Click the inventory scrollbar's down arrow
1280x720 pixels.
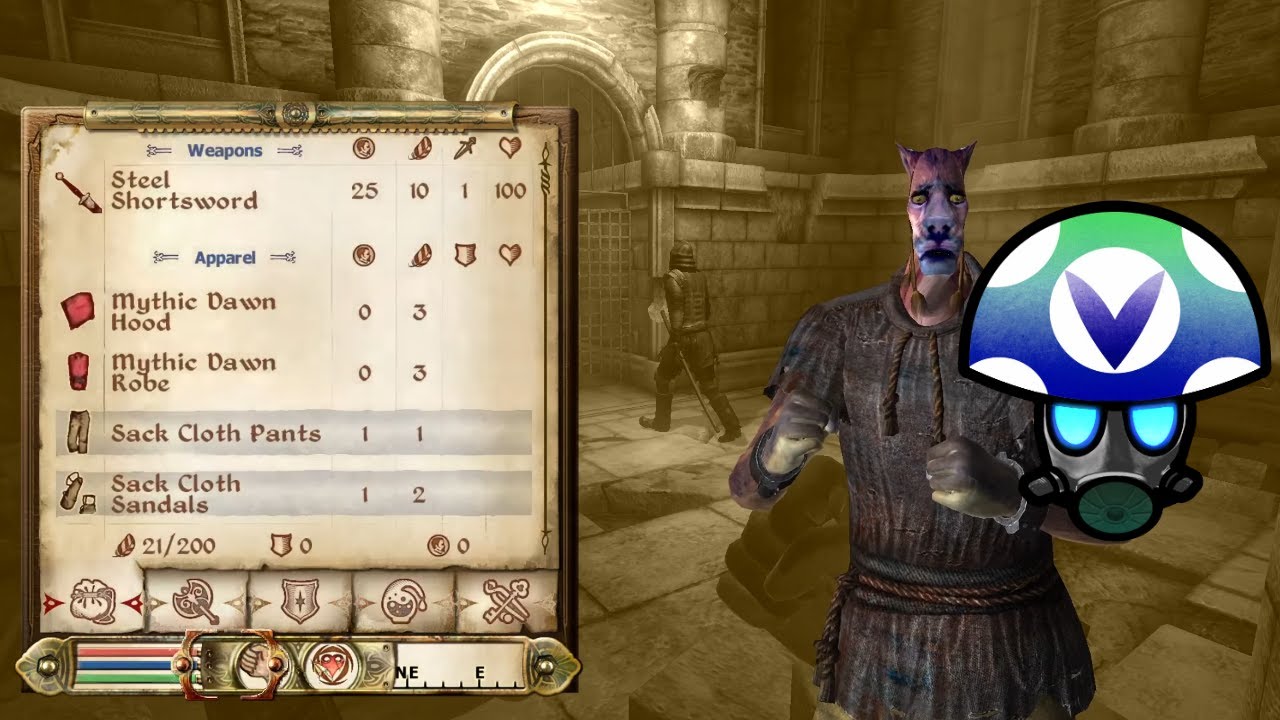[545, 536]
